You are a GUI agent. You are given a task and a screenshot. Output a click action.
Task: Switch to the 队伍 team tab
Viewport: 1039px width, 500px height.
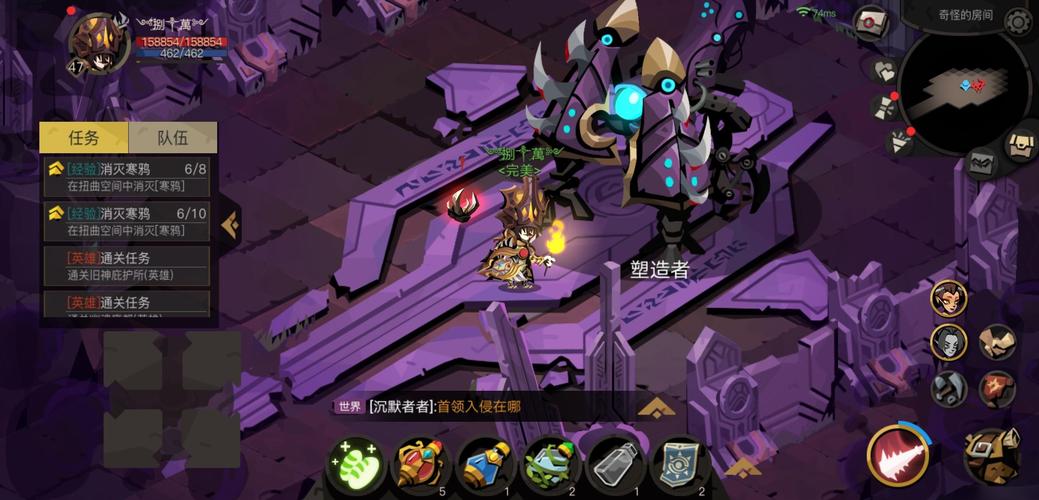172,138
